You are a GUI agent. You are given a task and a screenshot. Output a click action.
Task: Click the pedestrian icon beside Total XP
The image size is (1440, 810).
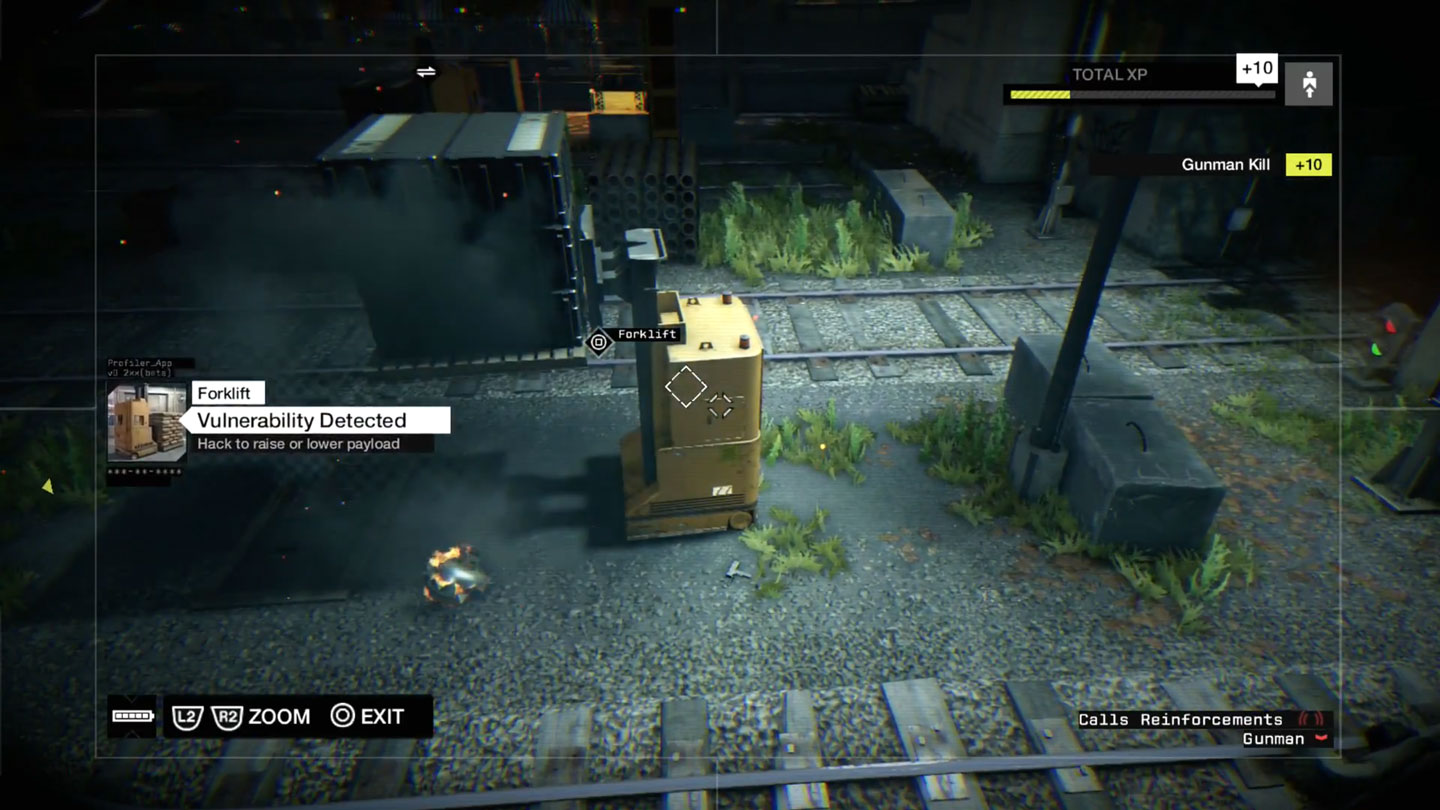click(x=1308, y=85)
